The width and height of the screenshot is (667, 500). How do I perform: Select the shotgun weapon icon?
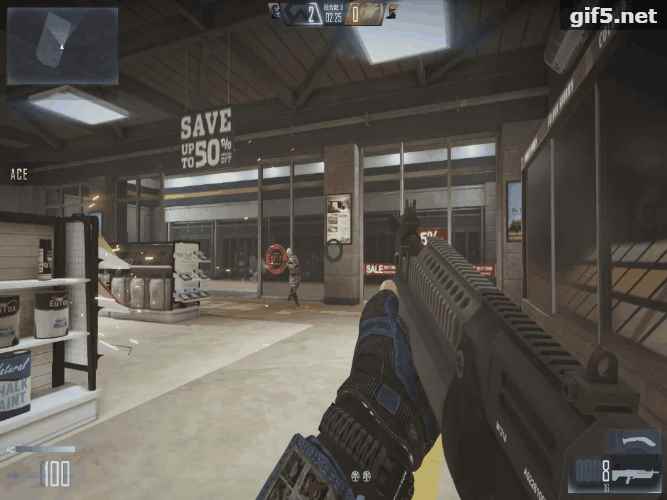click(x=636, y=473)
